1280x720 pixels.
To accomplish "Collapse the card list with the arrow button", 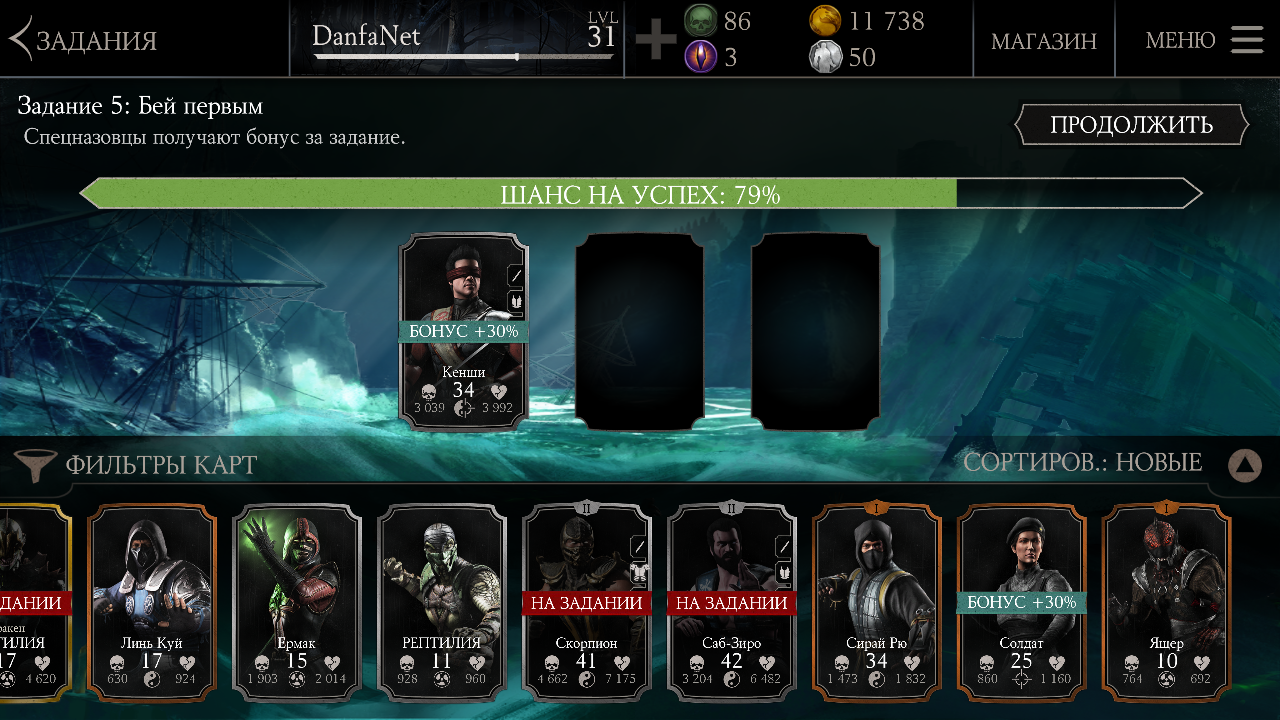I will tap(1244, 465).
